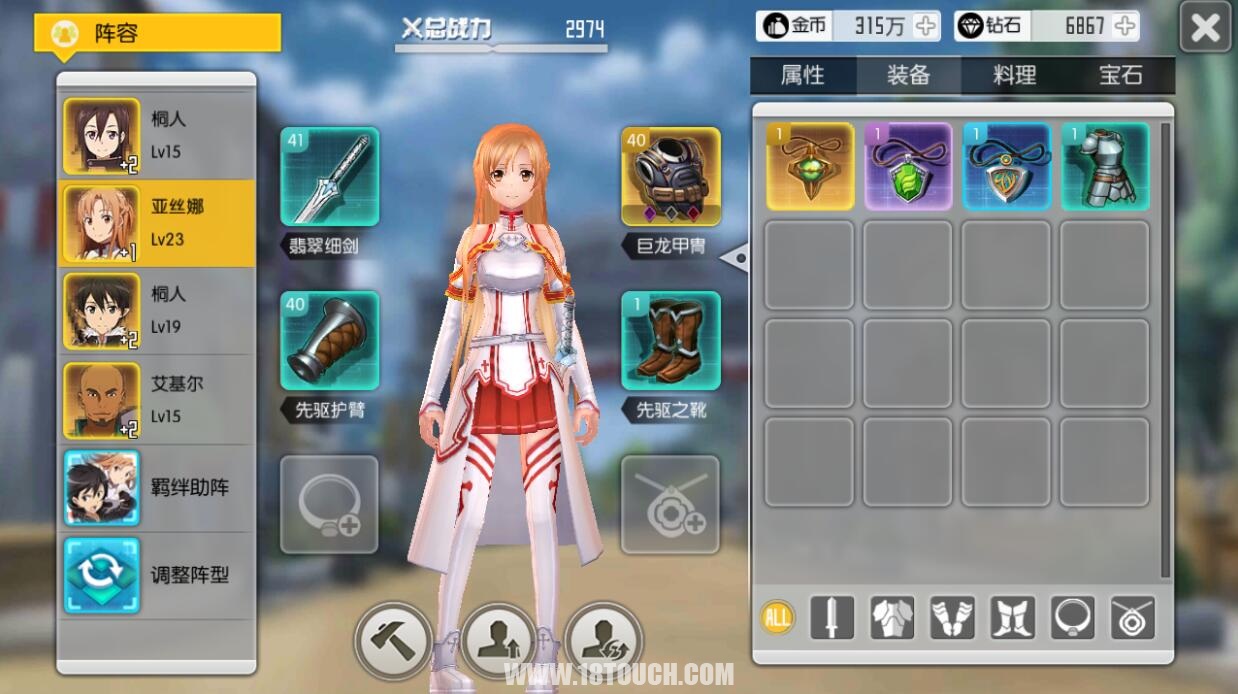This screenshot has height=694, width=1238.
Task: Close the lineup screen with the X button
Action: click(1205, 27)
